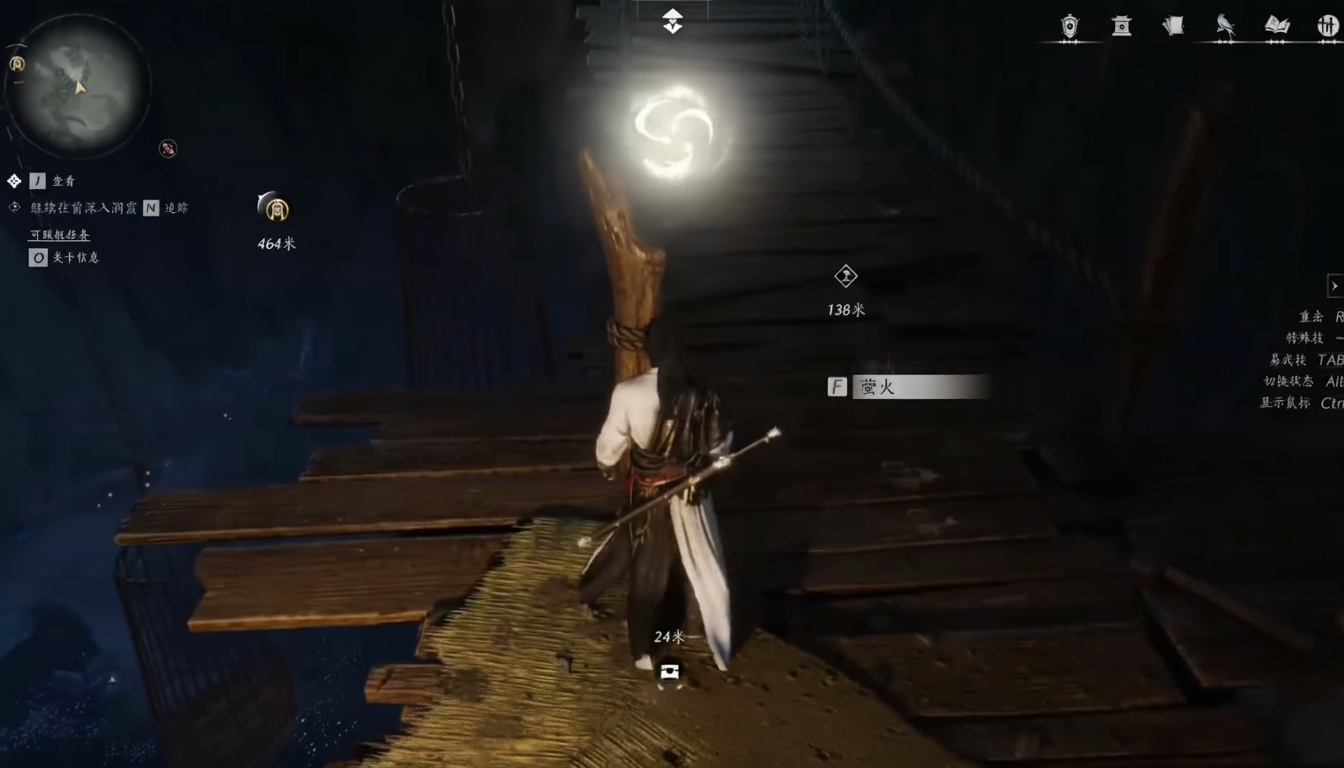Viewport: 1344px width, 768px height.
Task: Select the diamond waypoint marker showing 138米
Action: point(846,276)
